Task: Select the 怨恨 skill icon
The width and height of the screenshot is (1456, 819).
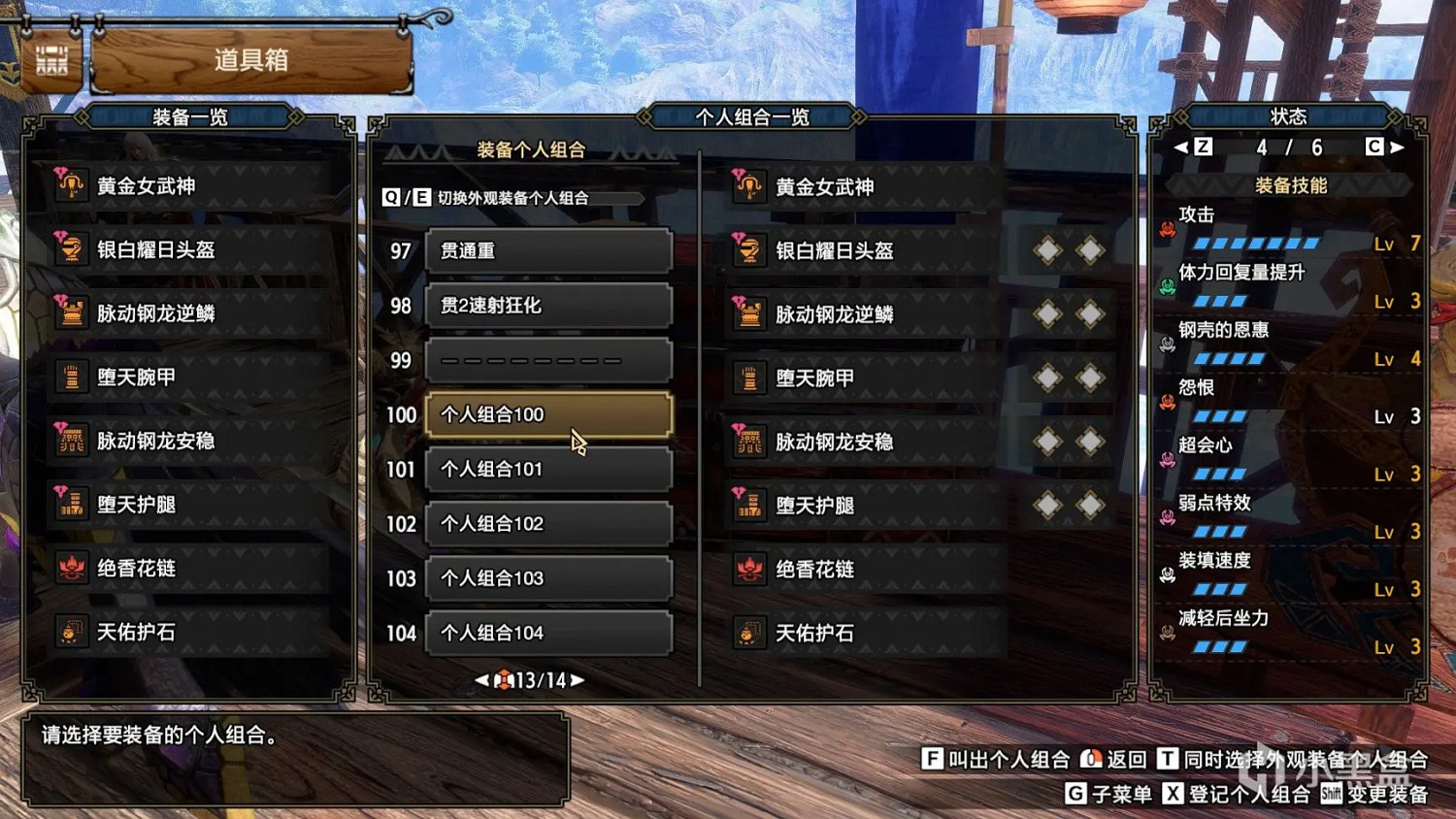Action: (x=1168, y=404)
